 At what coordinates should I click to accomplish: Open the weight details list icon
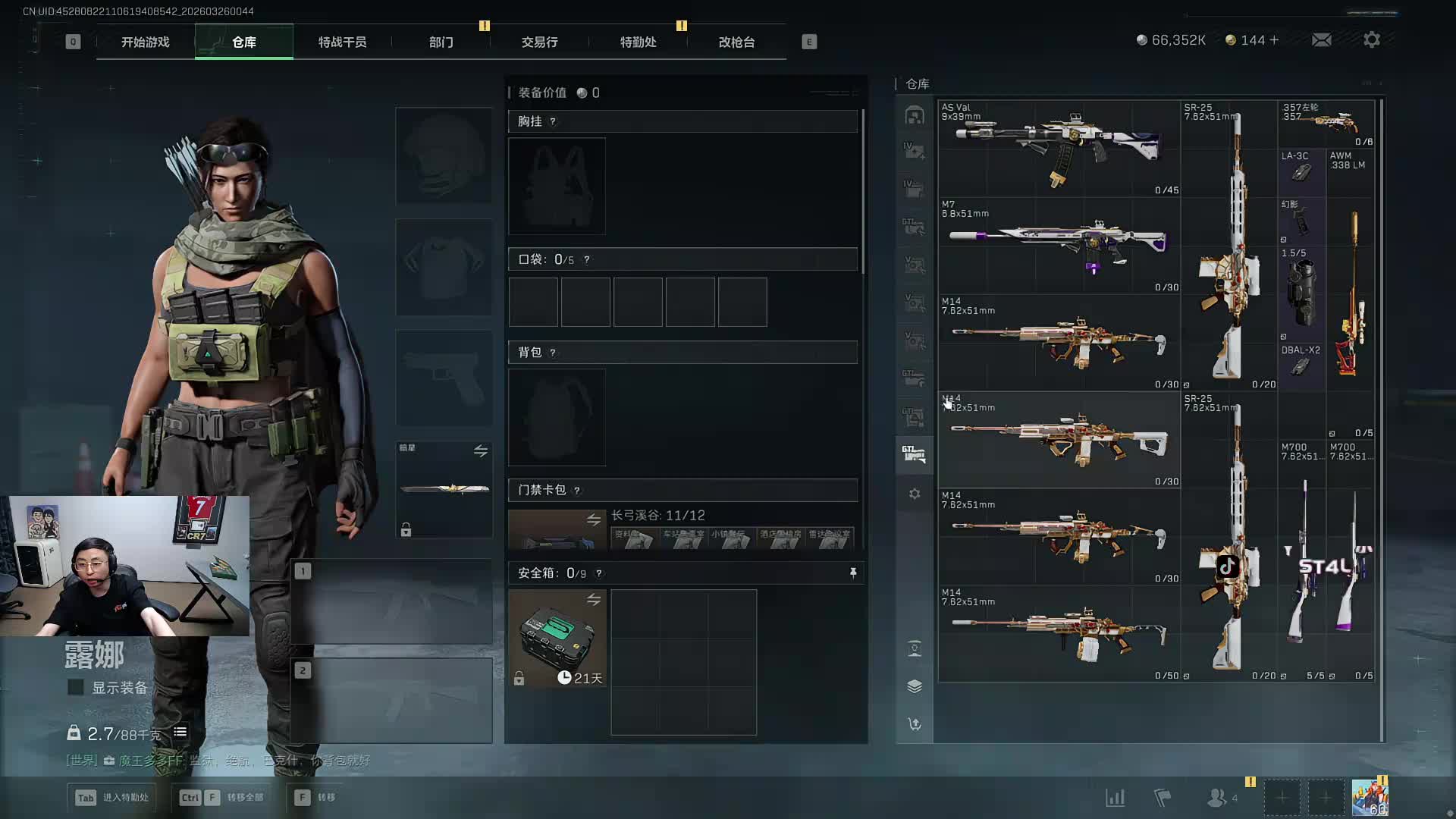coord(180,732)
